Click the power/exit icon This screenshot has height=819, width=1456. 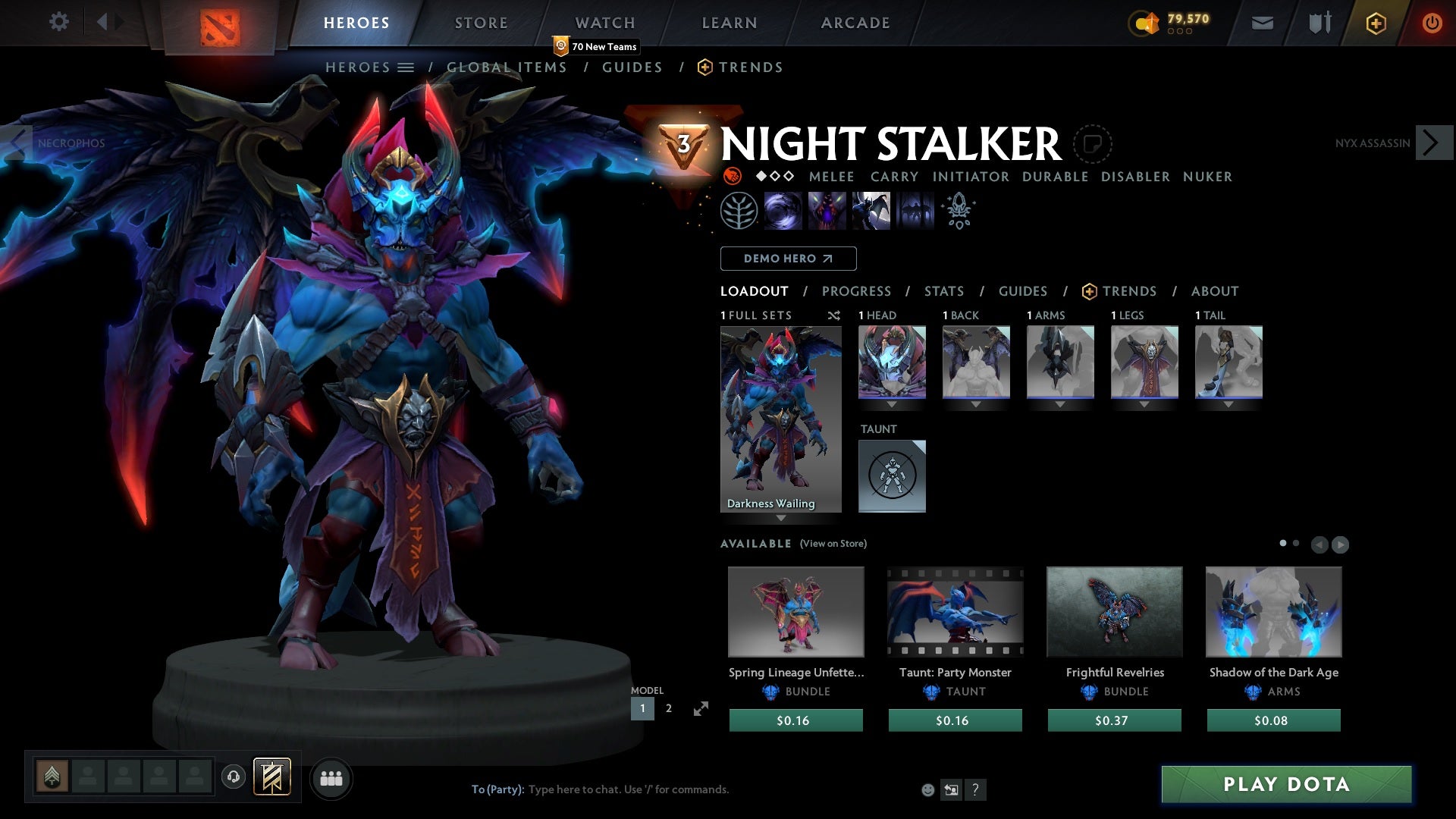(1433, 23)
